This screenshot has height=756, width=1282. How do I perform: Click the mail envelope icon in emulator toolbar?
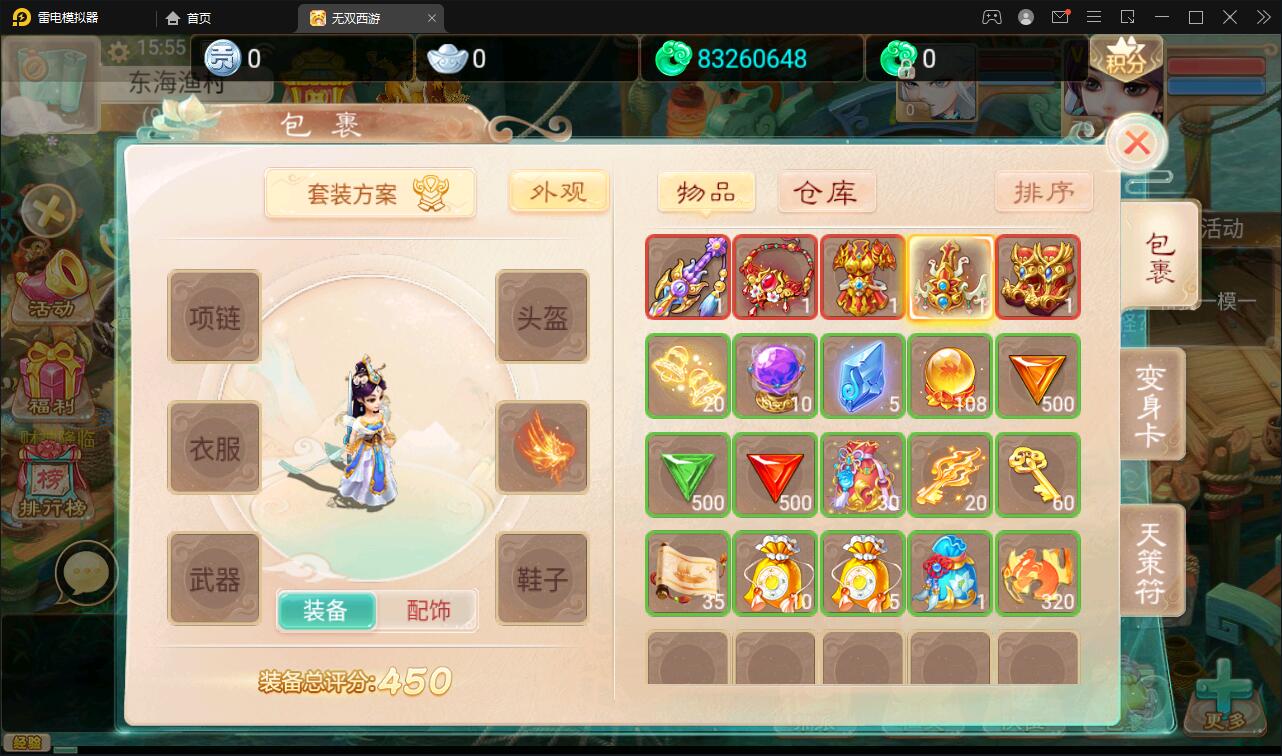1060,17
